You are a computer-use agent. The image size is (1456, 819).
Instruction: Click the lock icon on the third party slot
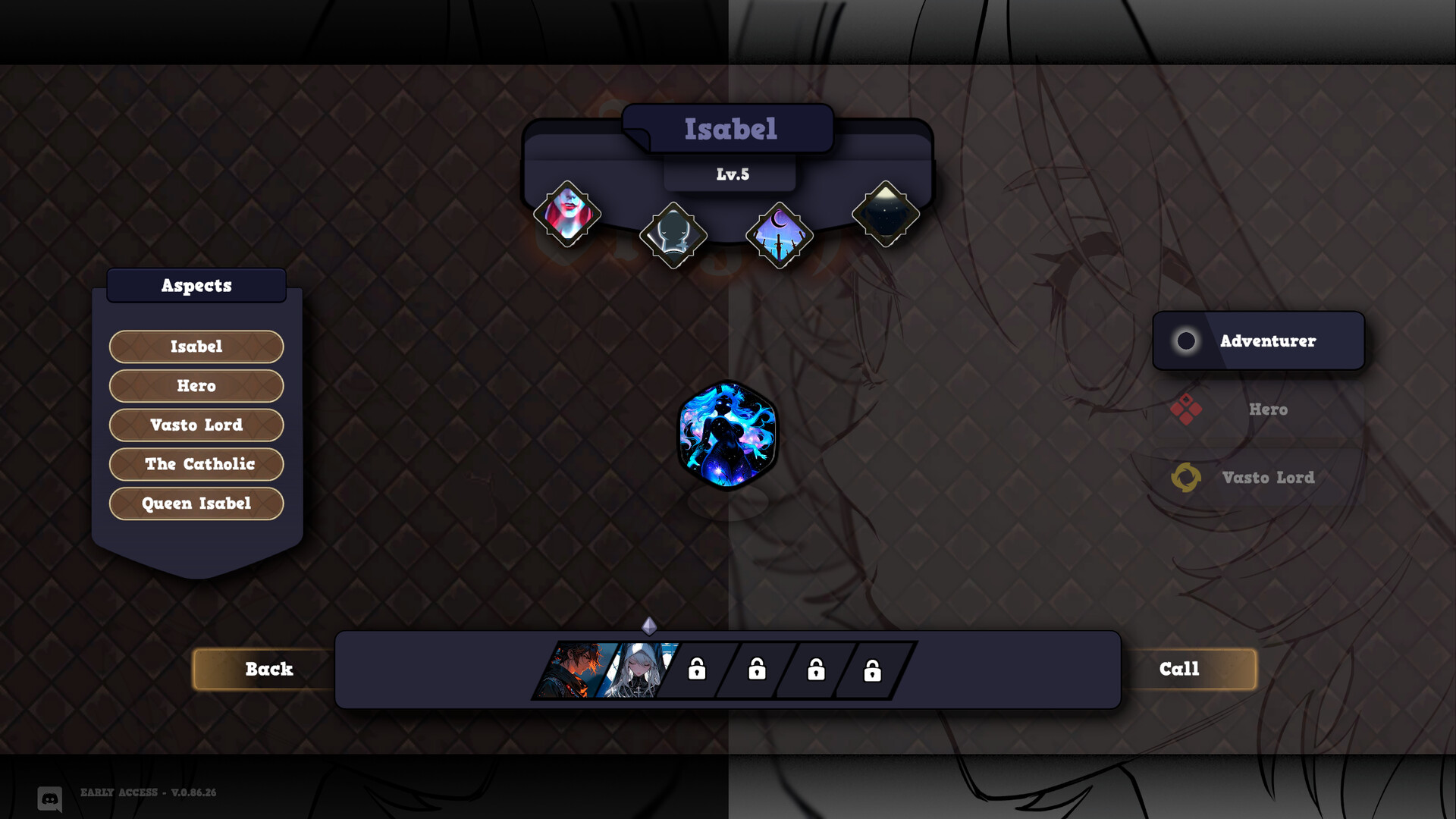click(x=814, y=670)
